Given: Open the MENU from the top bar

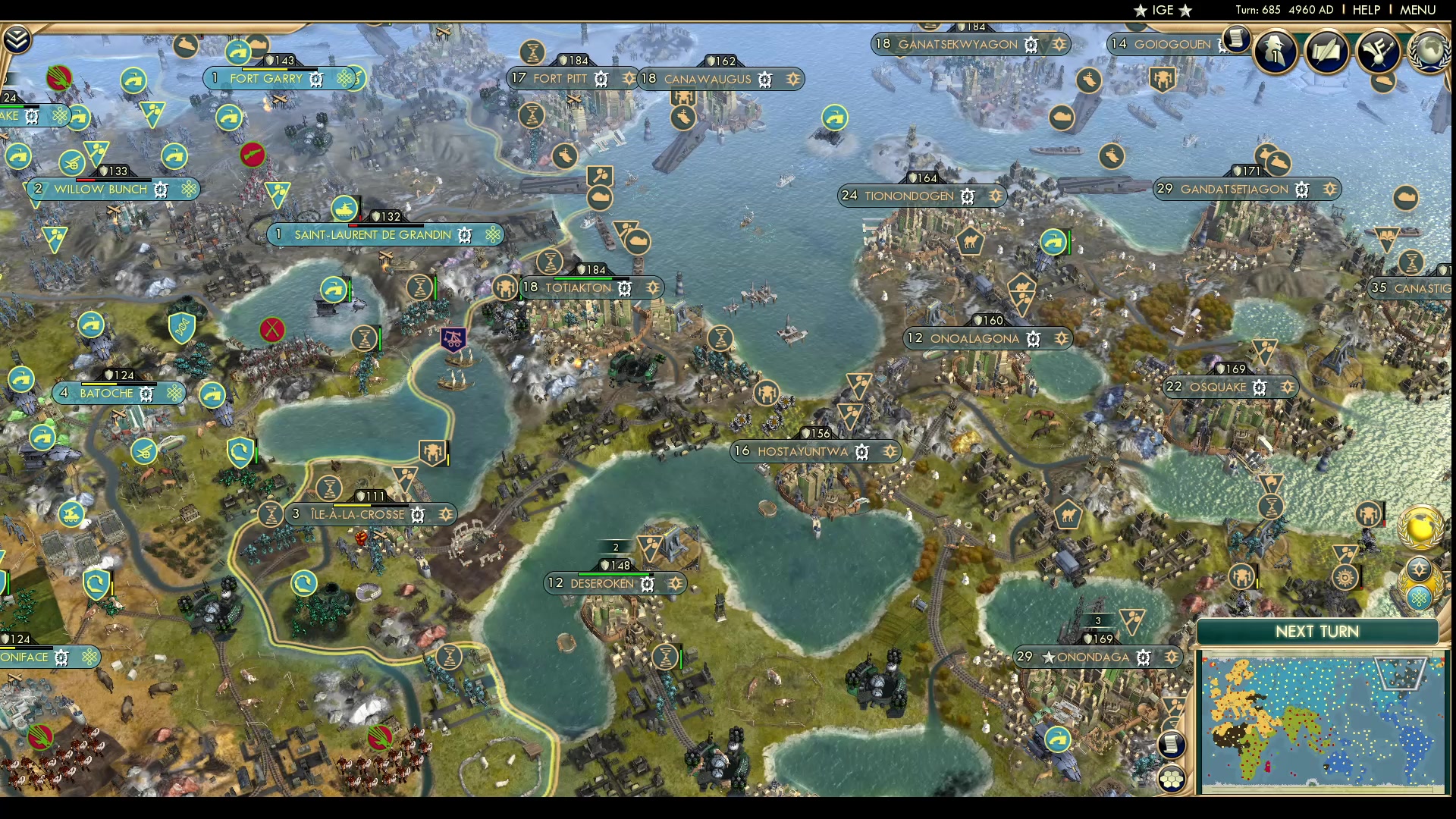Looking at the screenshot, I should pyautogui.click(x=1417, y=10).
